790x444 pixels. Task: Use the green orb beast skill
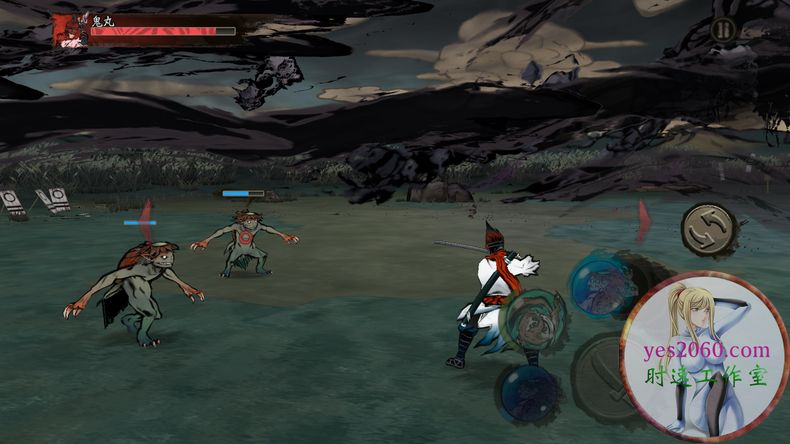534,320
